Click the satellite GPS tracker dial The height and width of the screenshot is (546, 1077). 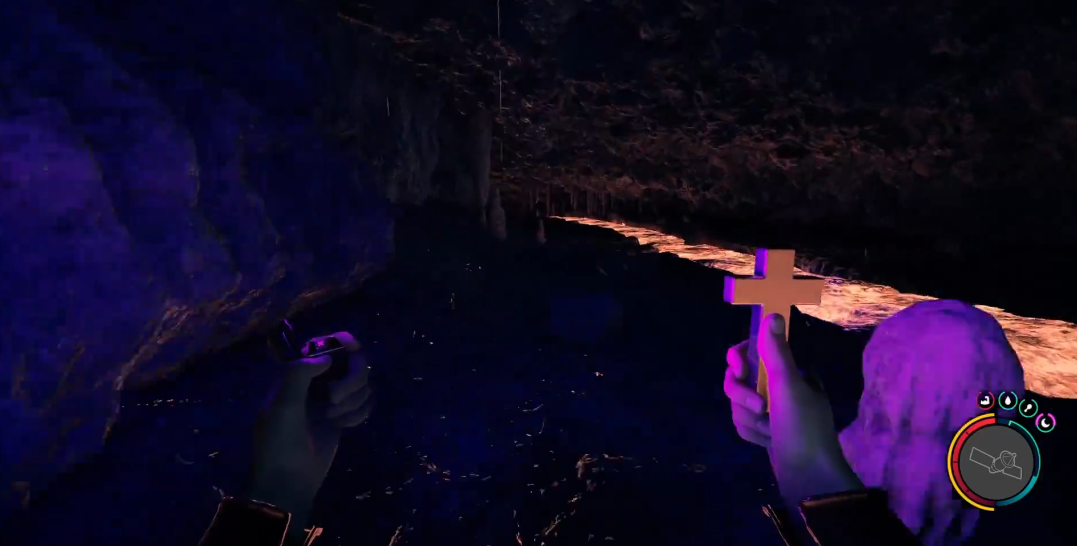(x=994, y=462)
